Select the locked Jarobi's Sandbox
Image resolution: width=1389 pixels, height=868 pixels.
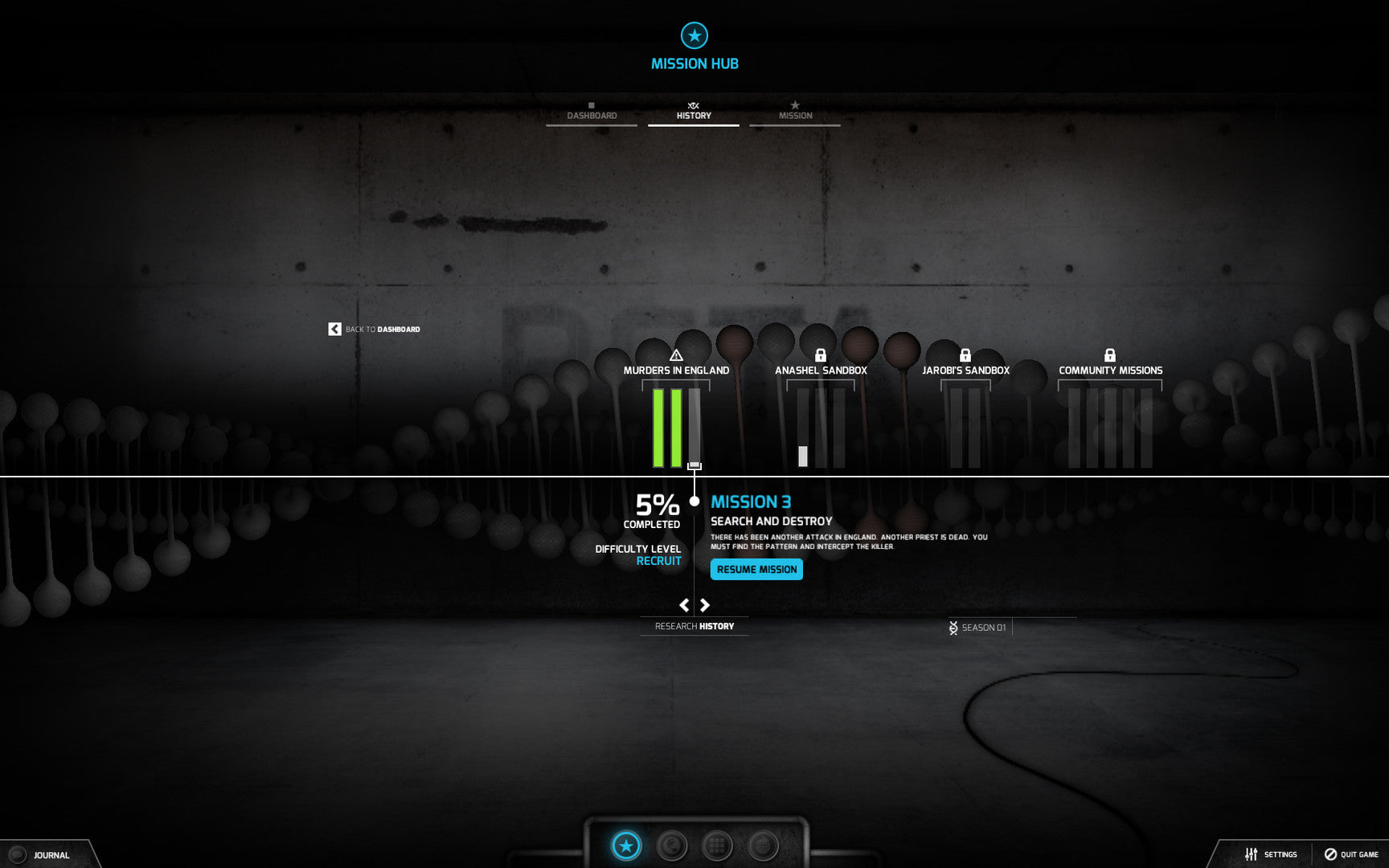click(965, 370)
